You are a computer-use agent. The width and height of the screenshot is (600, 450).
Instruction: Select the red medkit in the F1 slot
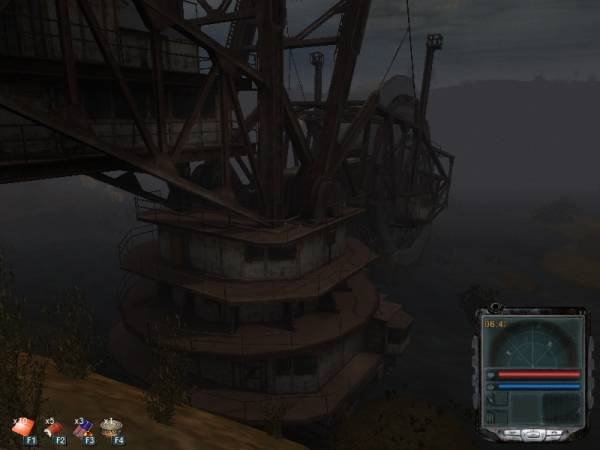pos(22,427)
